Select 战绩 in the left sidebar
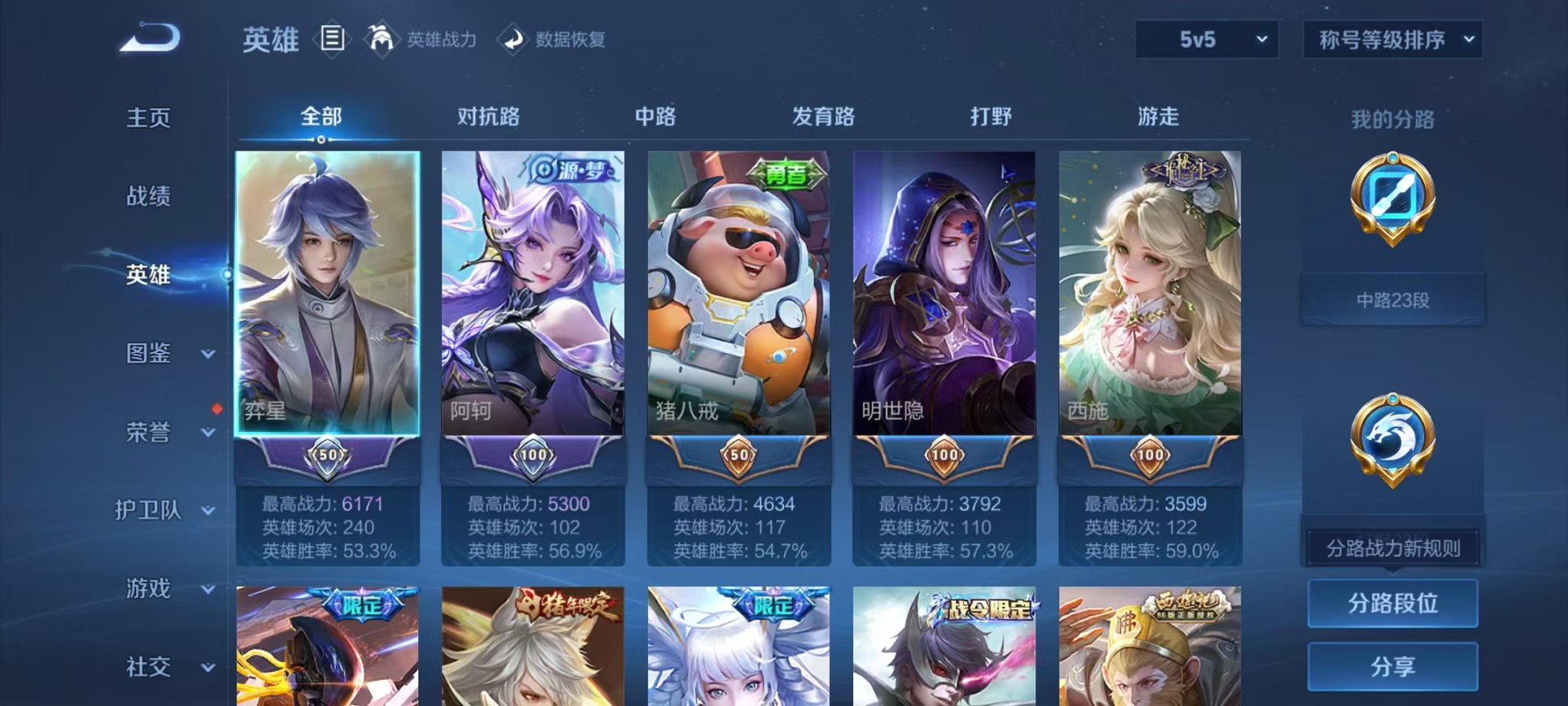 [147, 197]
